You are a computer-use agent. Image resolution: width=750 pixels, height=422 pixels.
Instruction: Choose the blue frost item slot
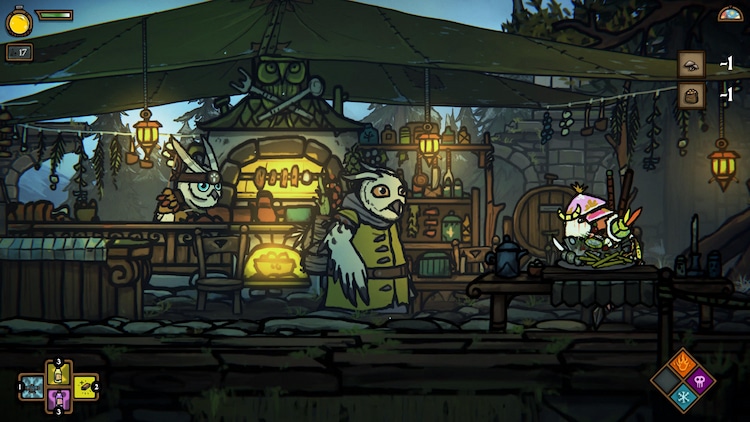point(32,387)
